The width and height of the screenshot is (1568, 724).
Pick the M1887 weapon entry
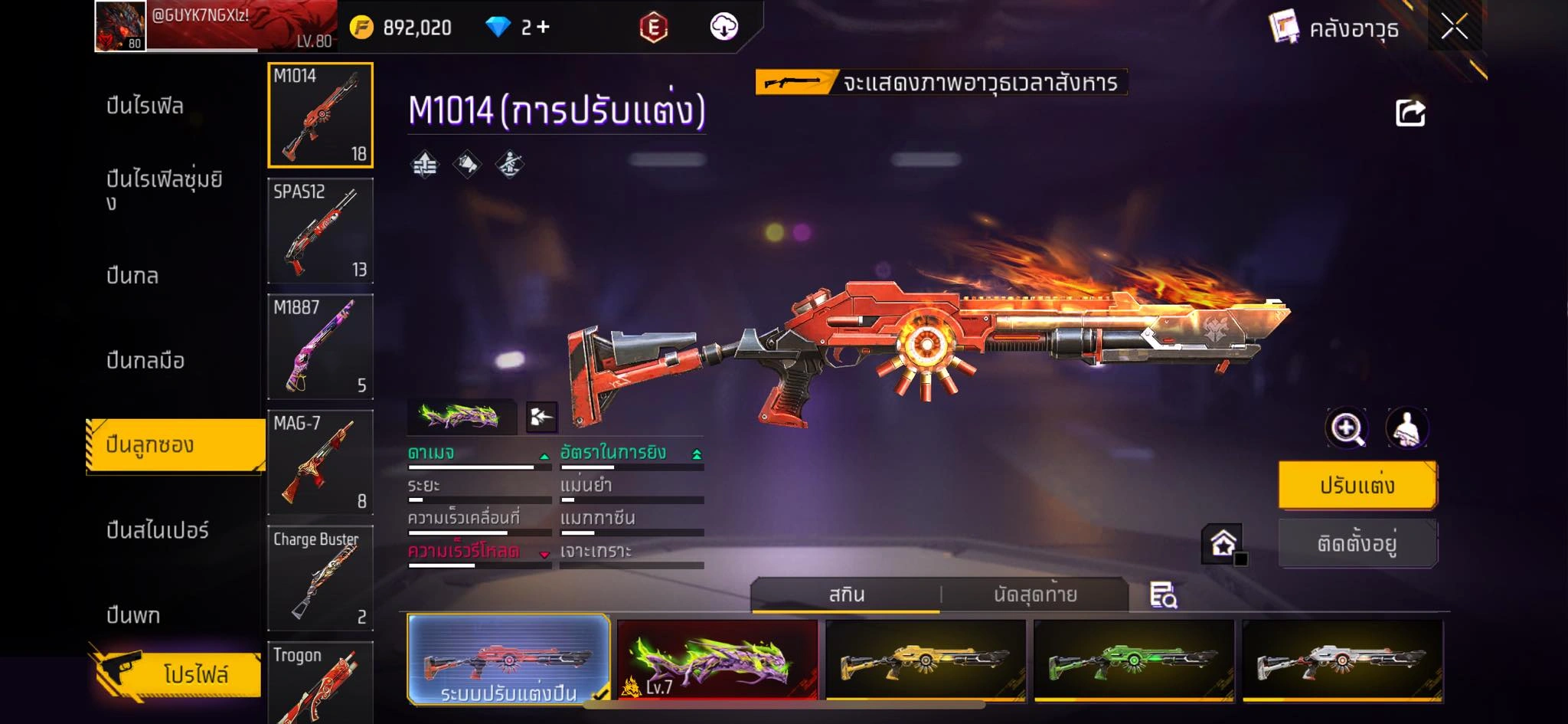(320, 346)
